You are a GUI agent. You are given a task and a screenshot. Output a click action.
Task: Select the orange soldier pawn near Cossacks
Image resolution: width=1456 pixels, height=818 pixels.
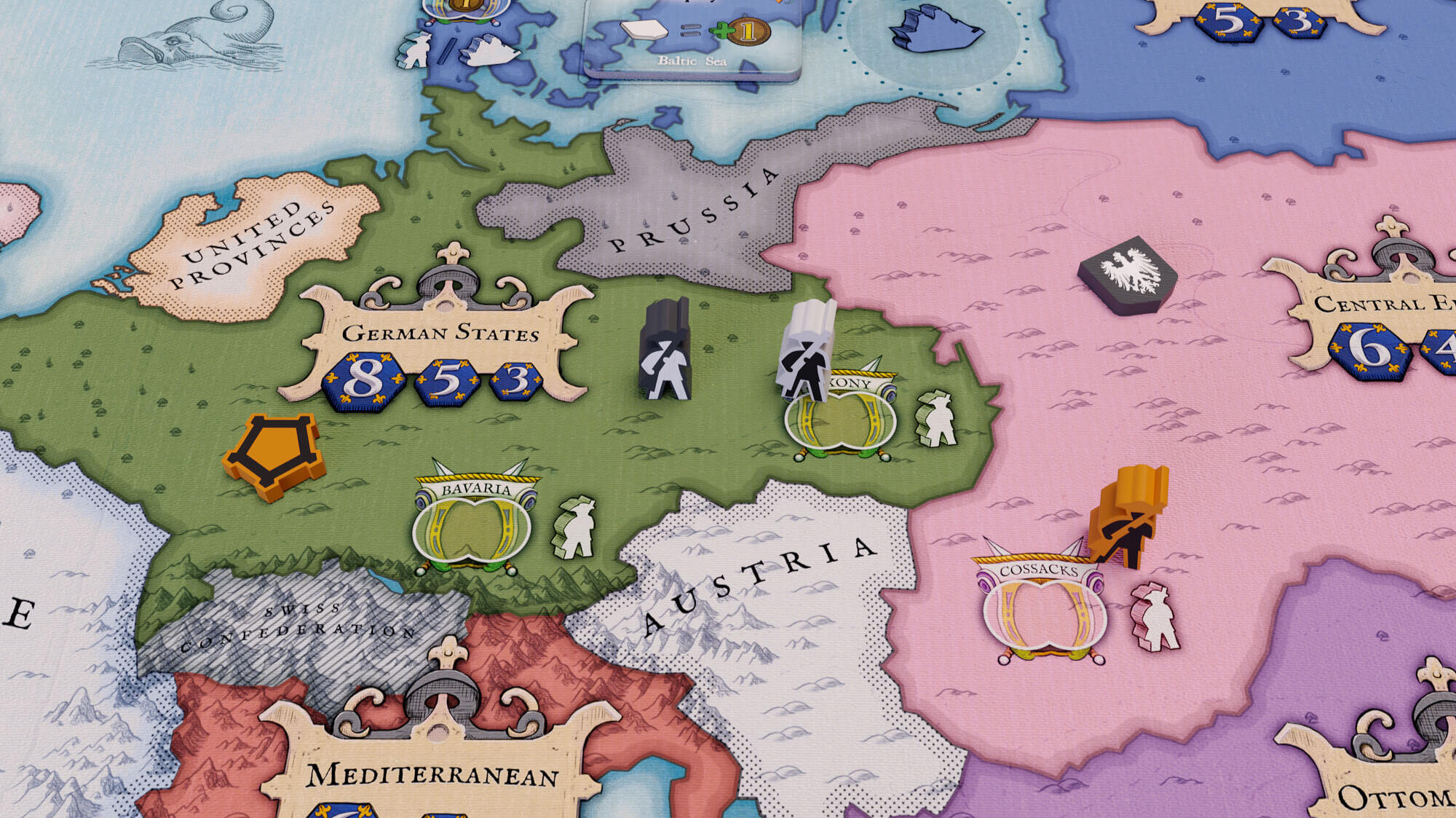[x=1128, y=516]
